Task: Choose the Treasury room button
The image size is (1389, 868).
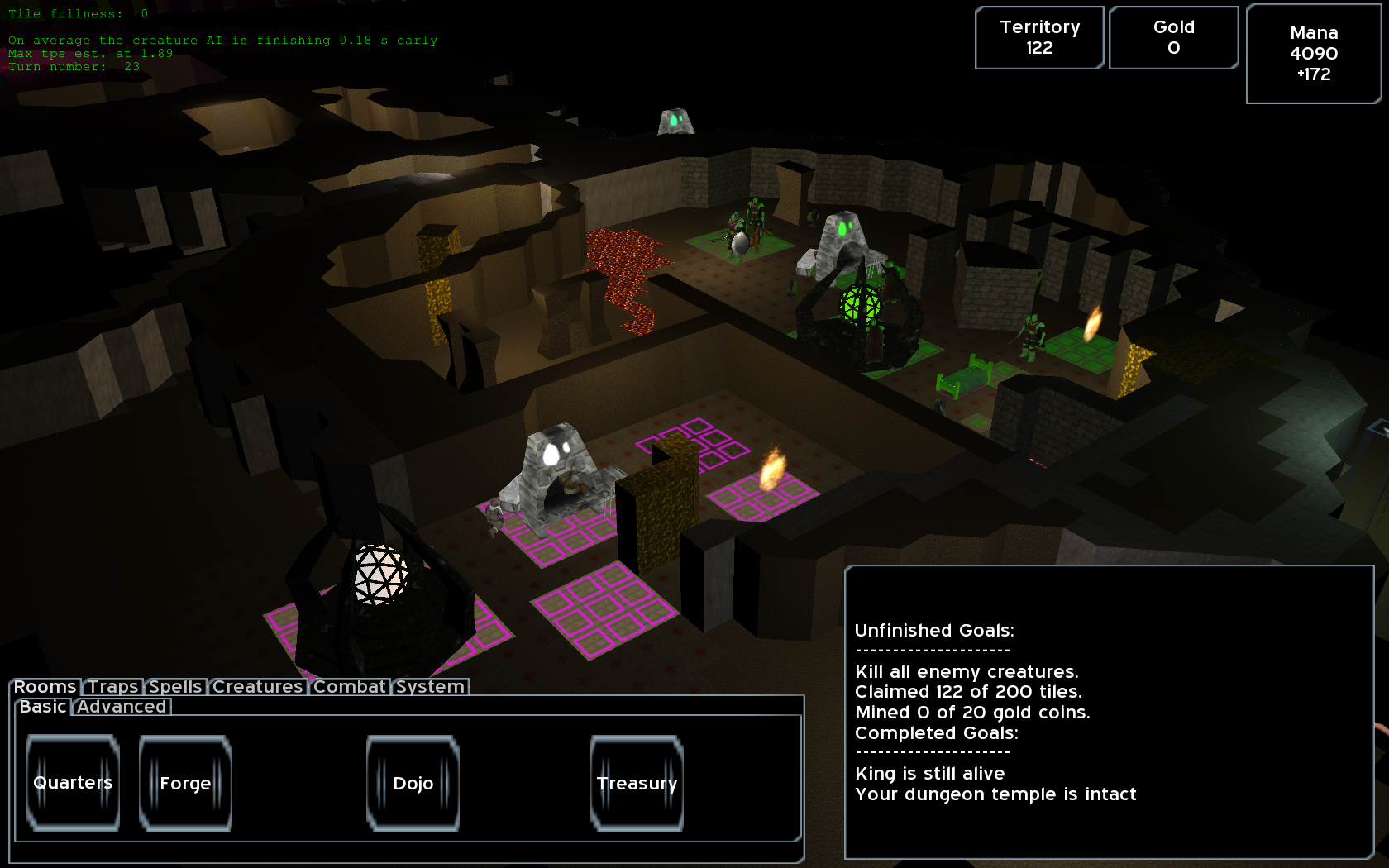Action: pos(637,783)
